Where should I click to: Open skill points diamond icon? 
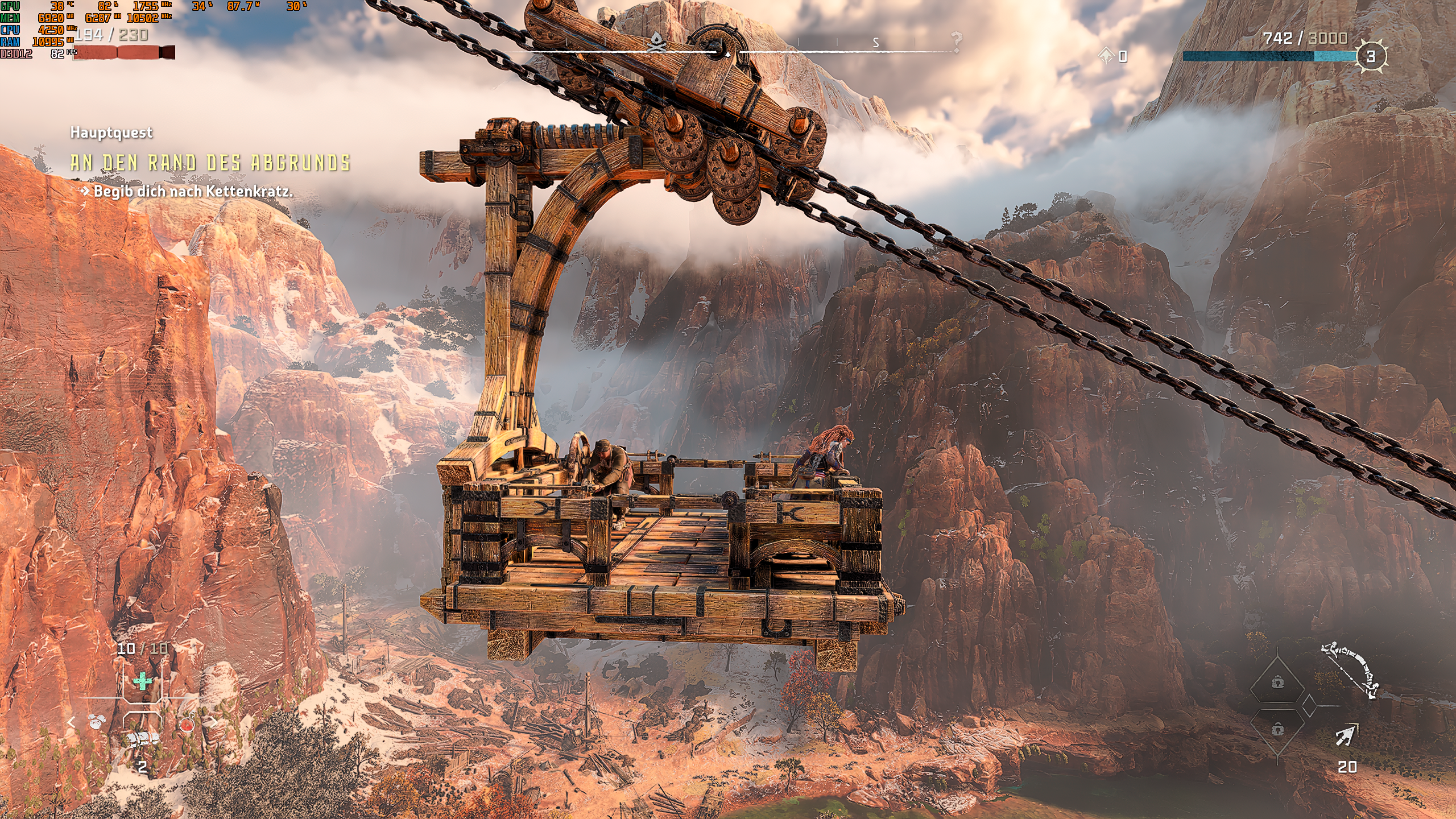(1106, 56)
